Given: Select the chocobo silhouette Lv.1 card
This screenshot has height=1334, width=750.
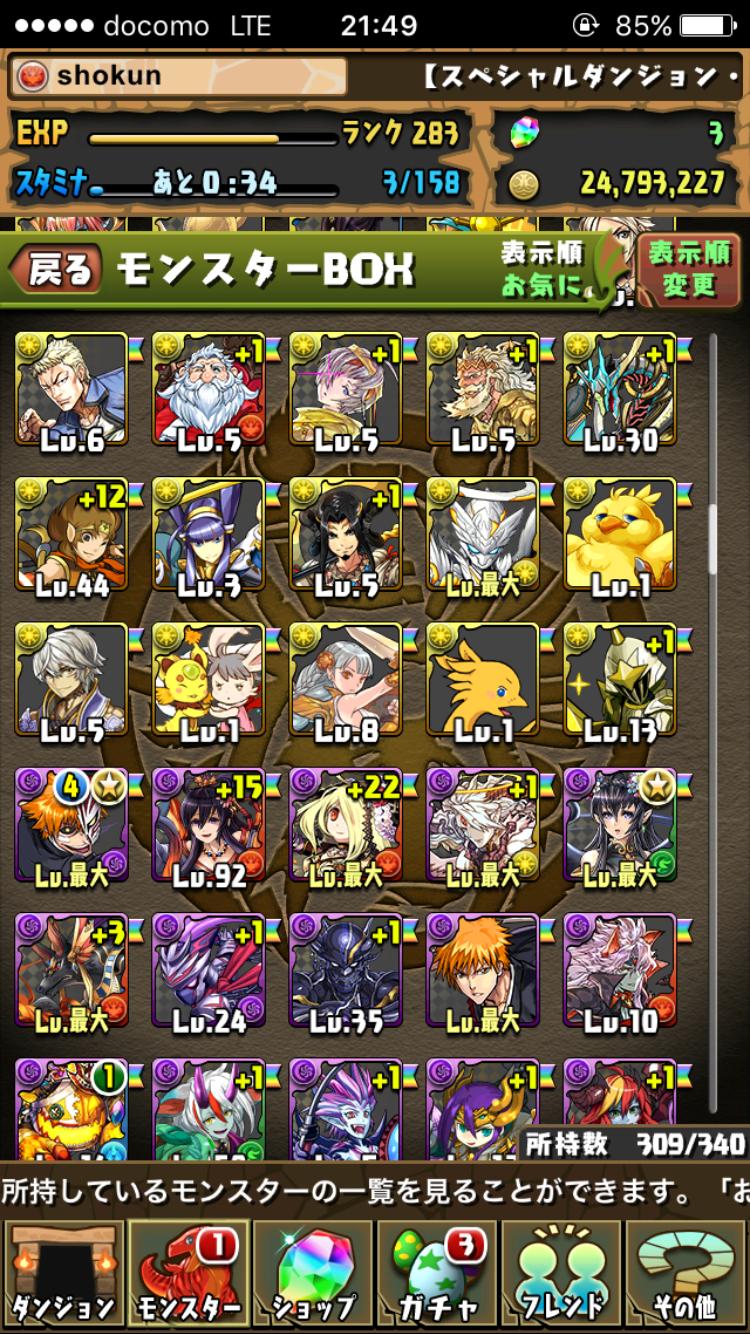Looking at the screenshot, I should point(483,682).
